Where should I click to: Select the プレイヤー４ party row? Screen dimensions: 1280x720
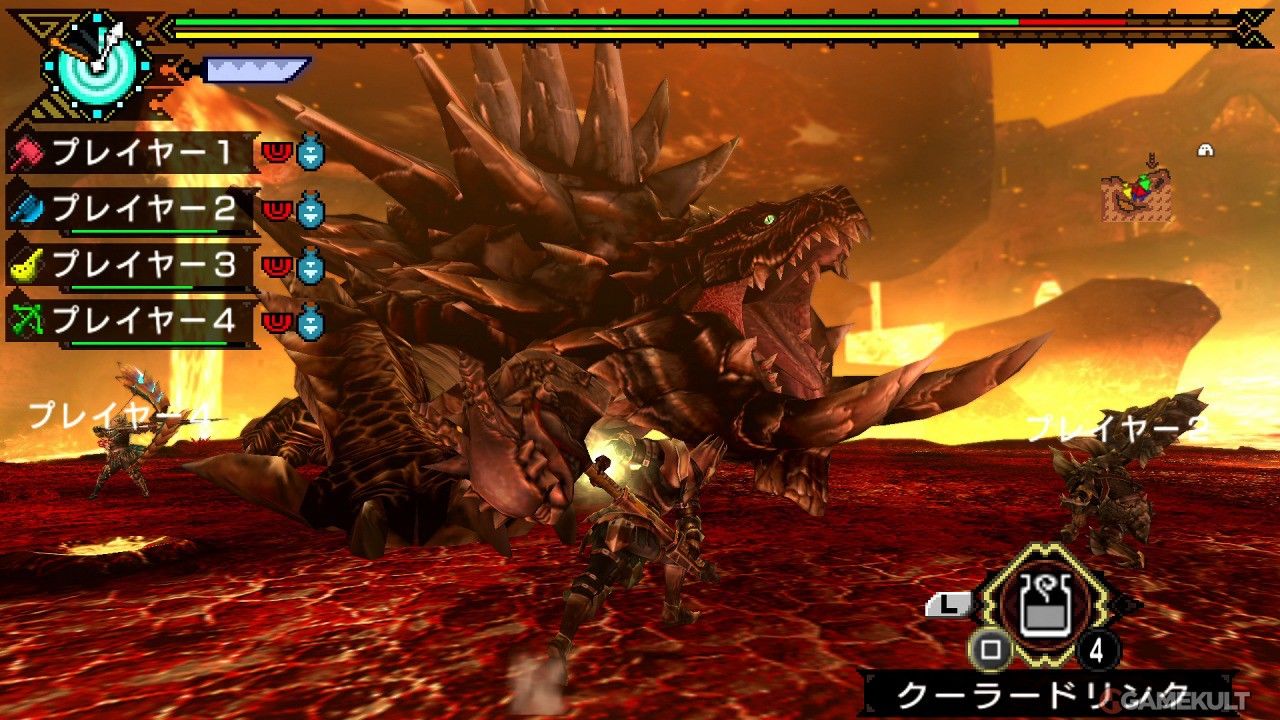(x=140, y=321)
